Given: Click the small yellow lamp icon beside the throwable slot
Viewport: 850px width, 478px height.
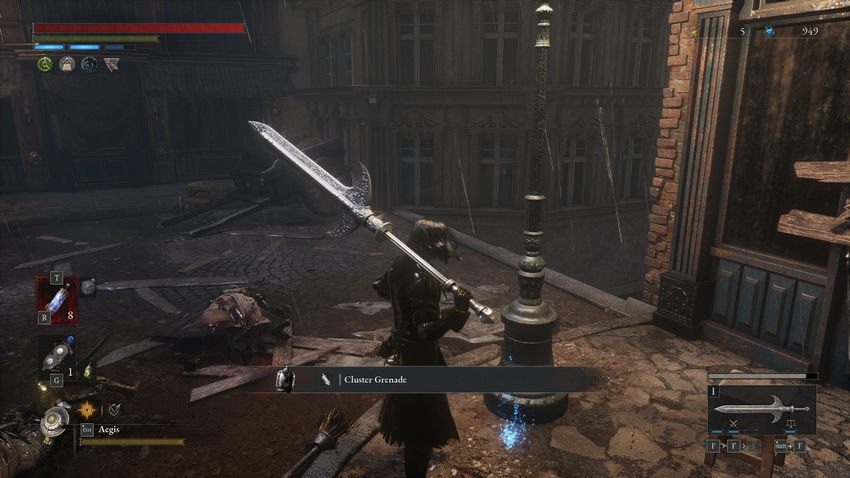Looking at the screenshot, I should click(x=87, y=371).
